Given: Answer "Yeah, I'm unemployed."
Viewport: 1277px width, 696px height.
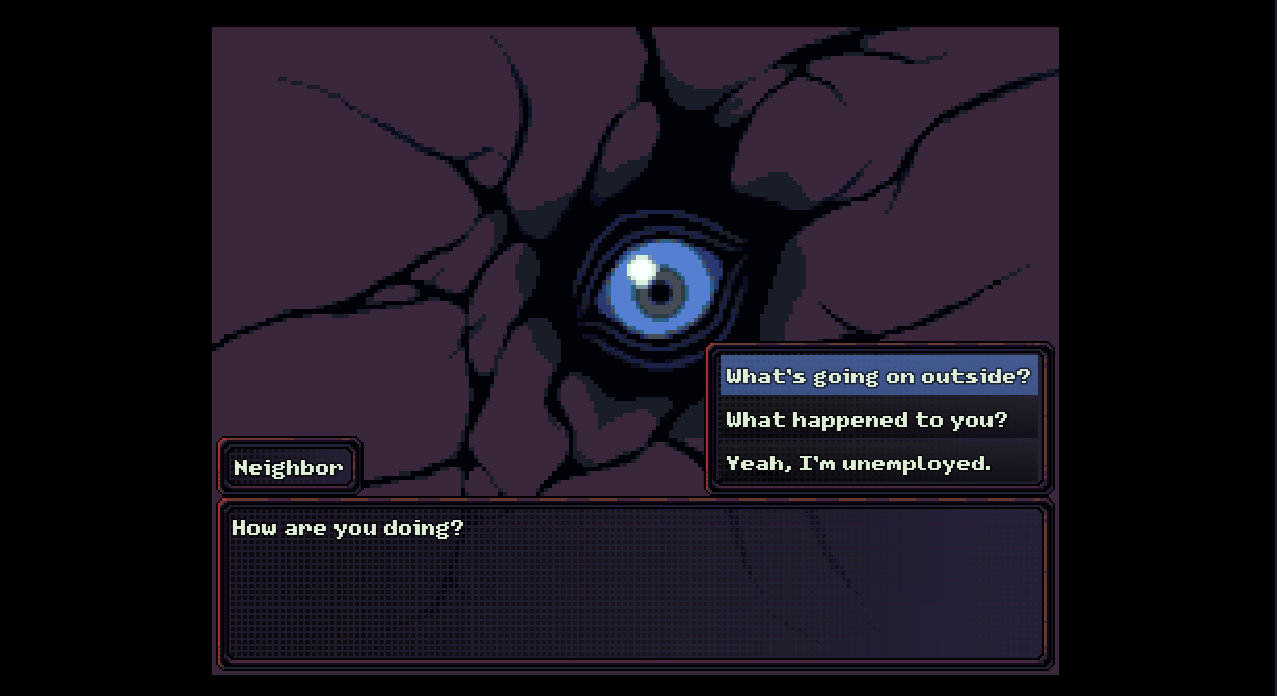Looking at the screenshot, I should point(858,463).
